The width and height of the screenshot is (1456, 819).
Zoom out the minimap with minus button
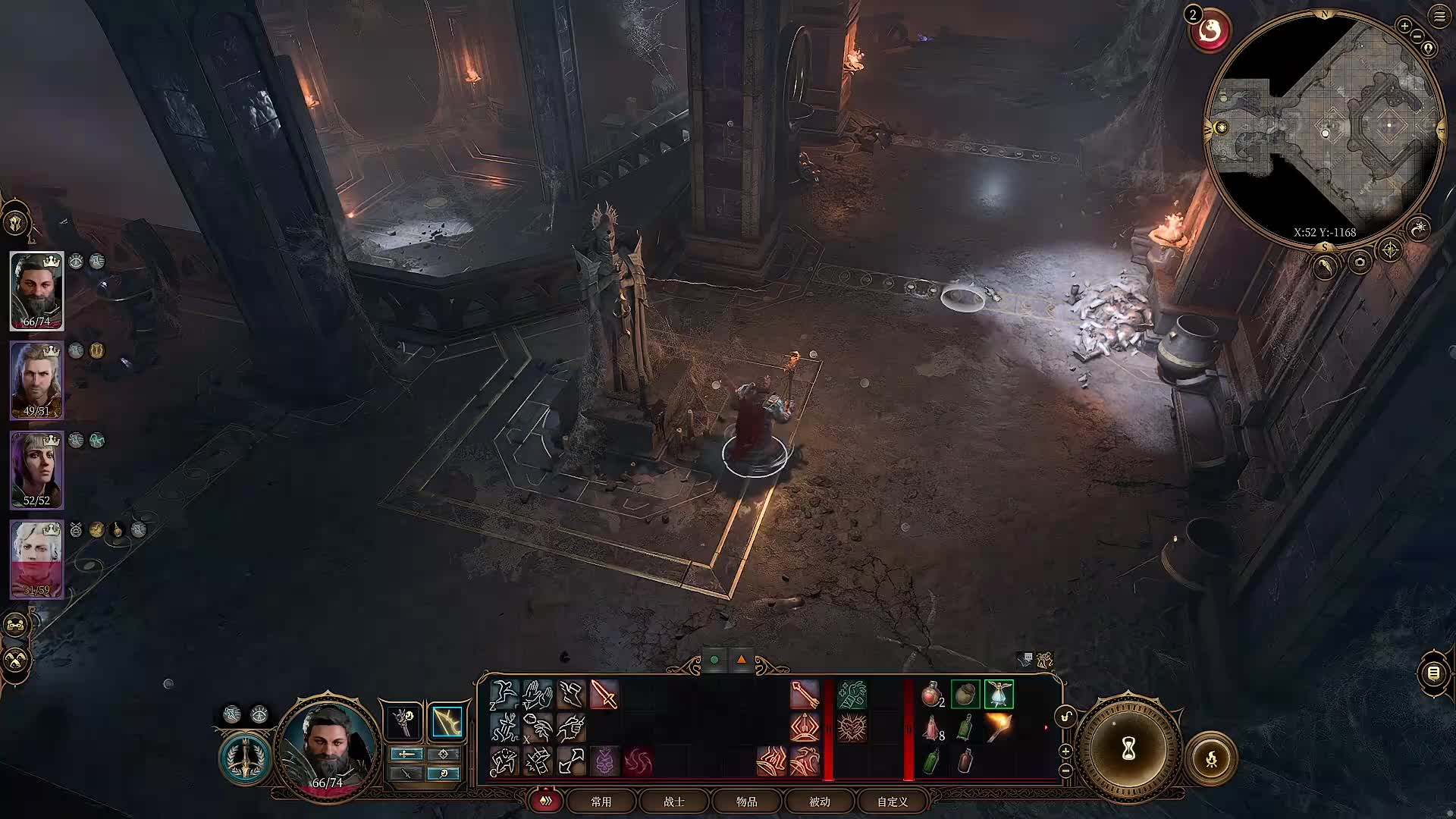pyautogui.click(x=1417, y=36)
